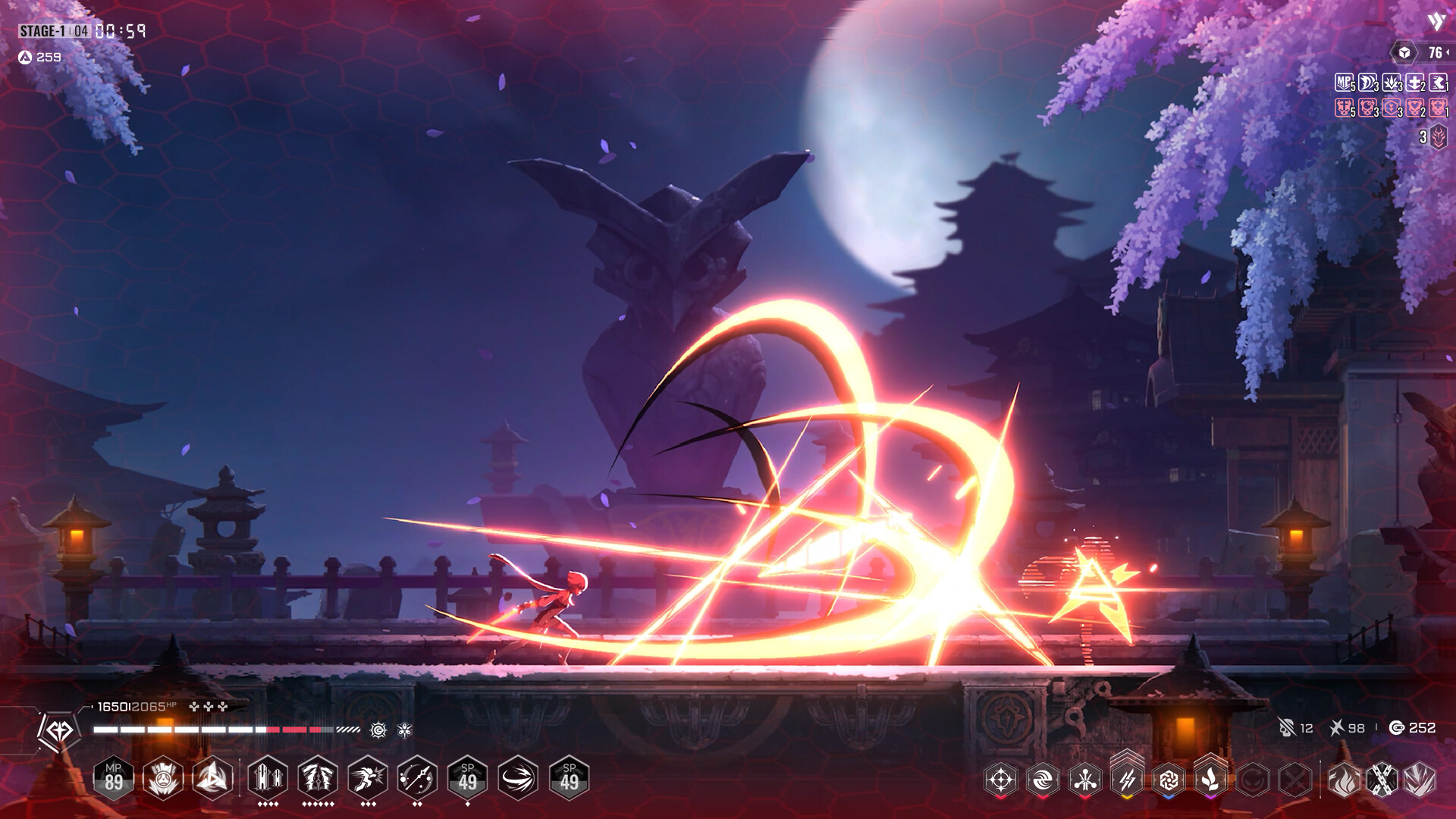Select the whirlwind SP 49 skill
This screenshot has height=819, width=1456.
(x=518, y=780)
